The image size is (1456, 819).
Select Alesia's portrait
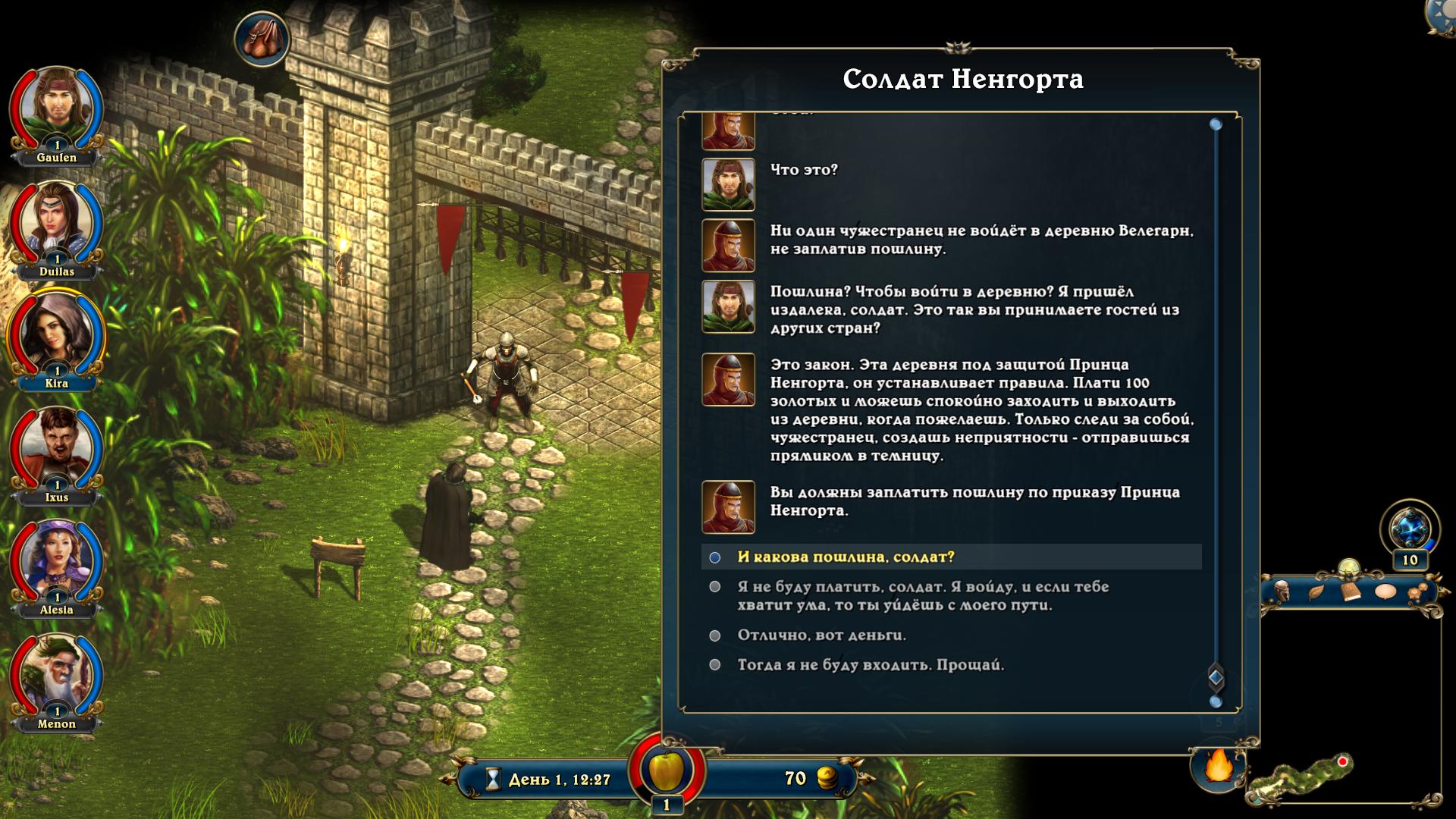[x=56, y=561]
